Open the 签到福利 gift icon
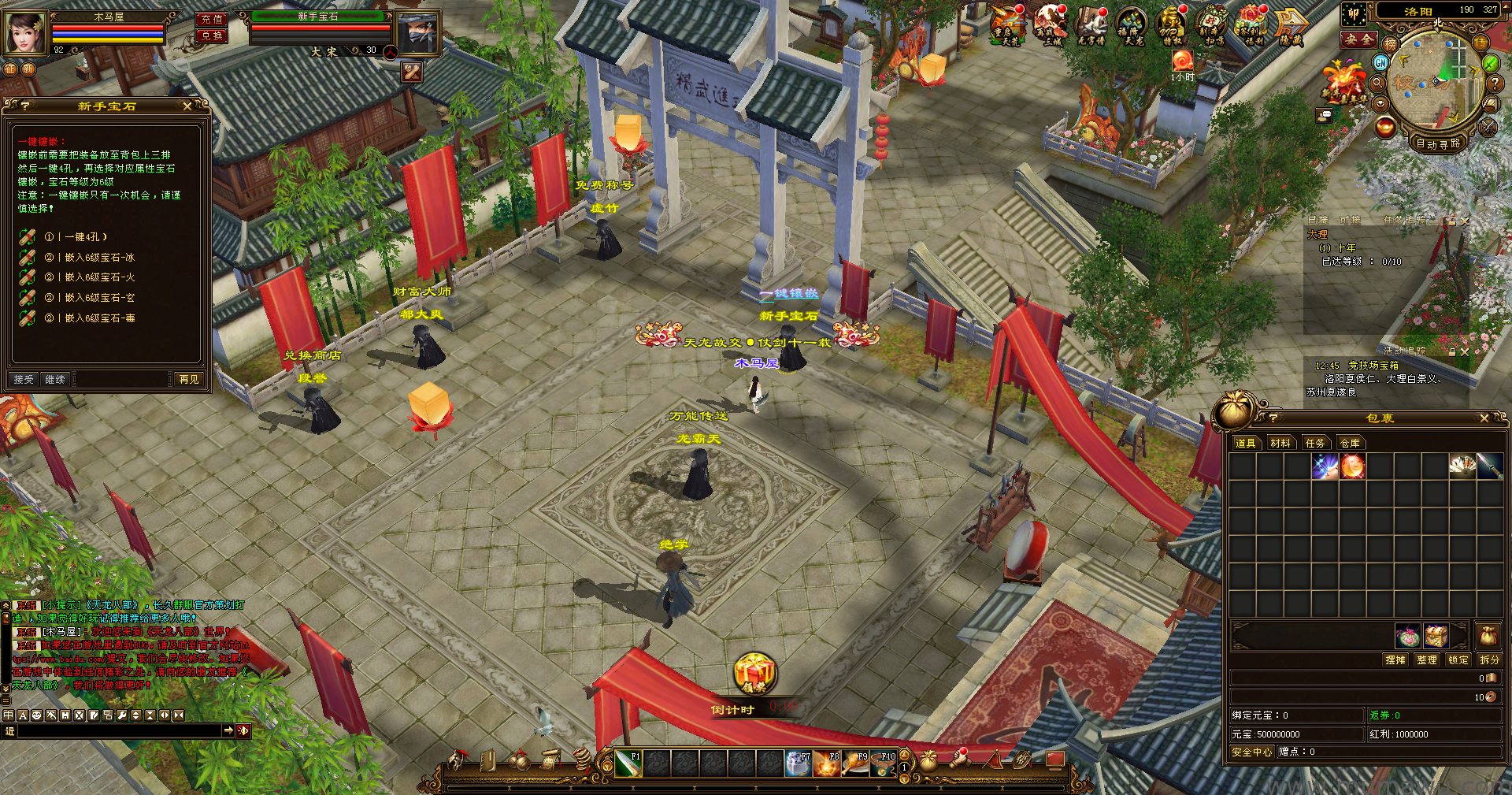 click(1250, 26)
